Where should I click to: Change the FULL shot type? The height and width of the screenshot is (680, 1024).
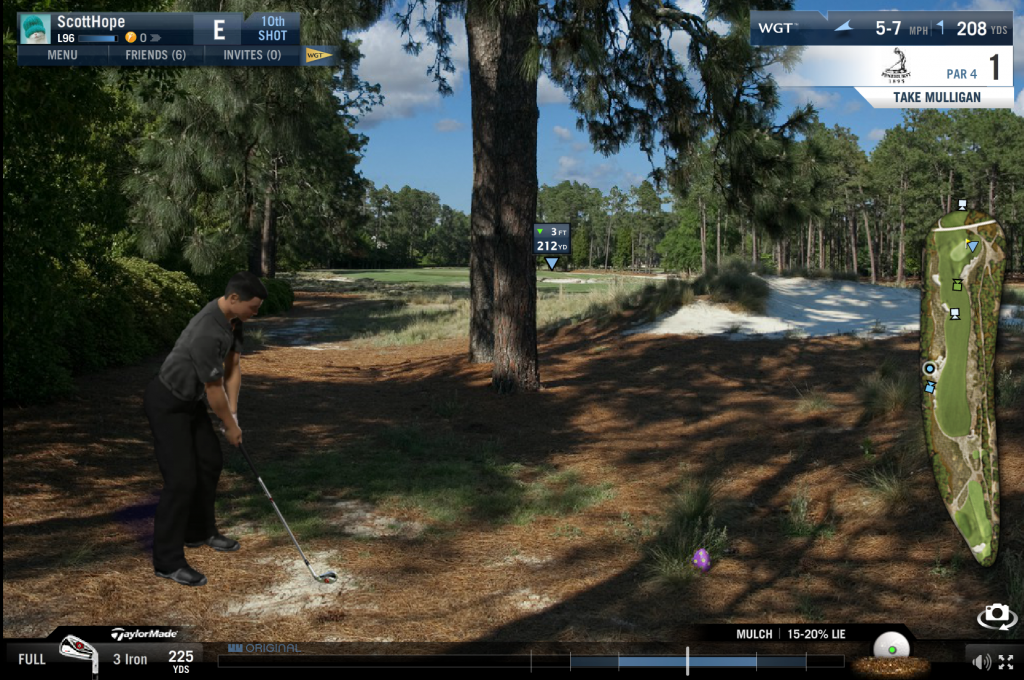pyautogui.click(x=32, y=659)
